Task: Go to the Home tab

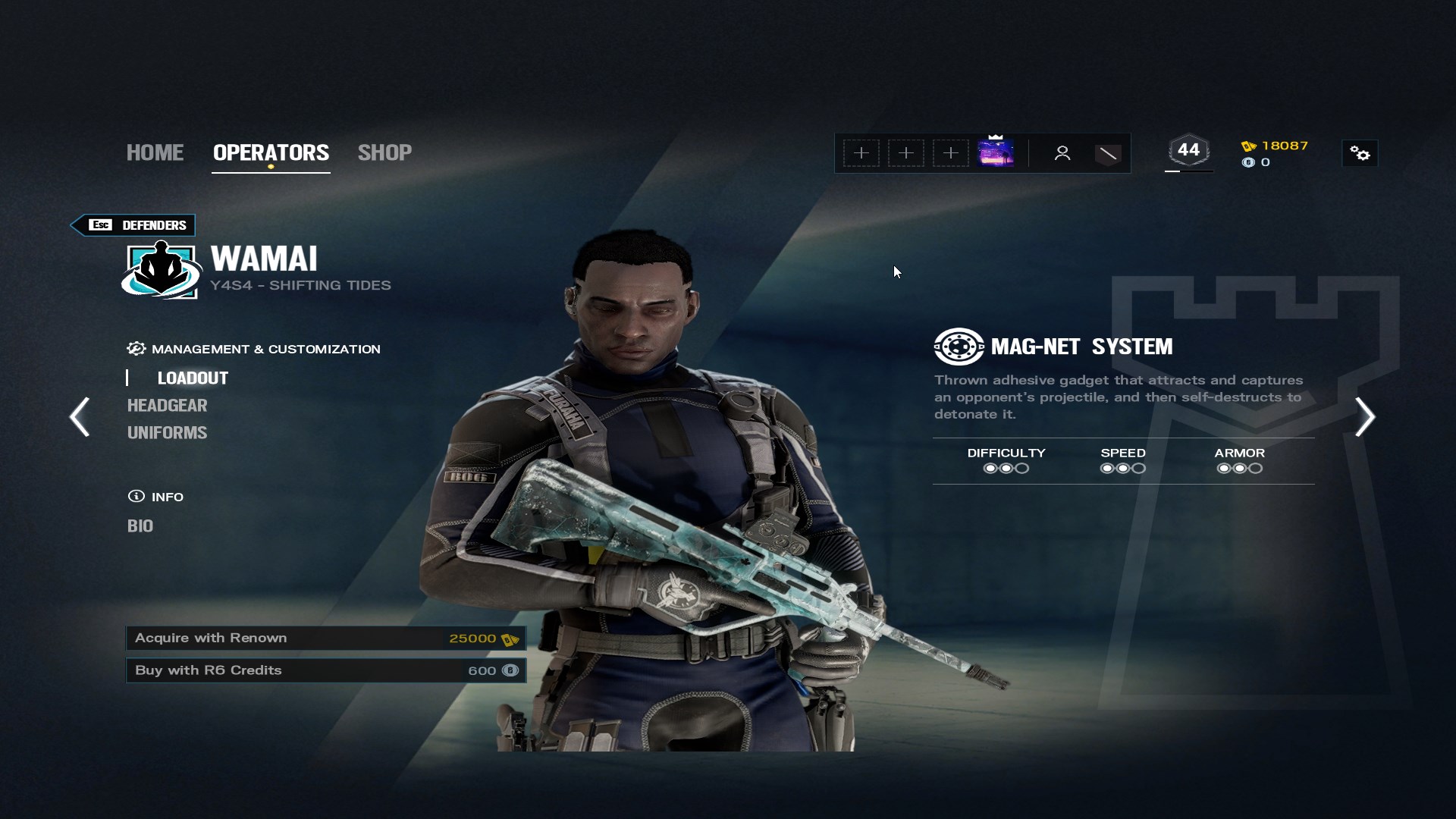Action: pyautogui.click(x=155, y=152)
